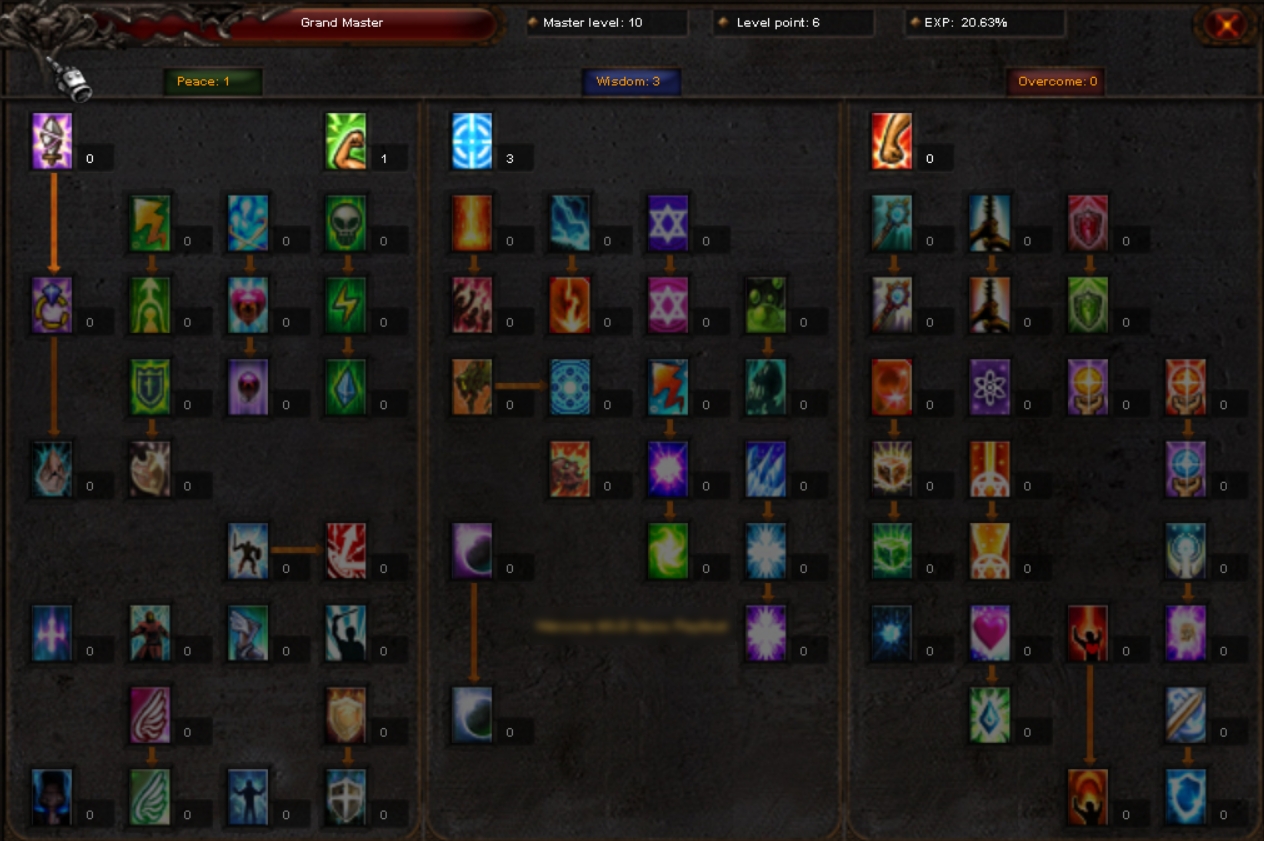1264x841 pixels.
Task: Select the purple six-pointed star skill
Action: coord(668,223)
